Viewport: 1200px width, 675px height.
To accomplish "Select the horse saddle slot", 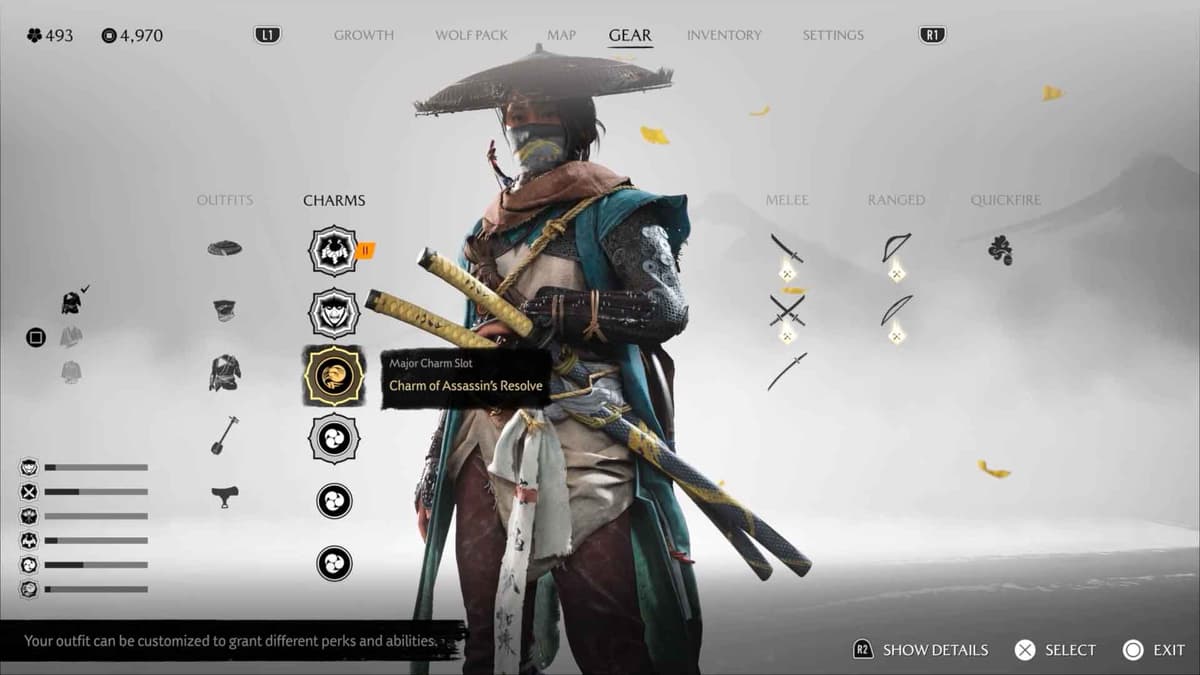I will point(225,495).
